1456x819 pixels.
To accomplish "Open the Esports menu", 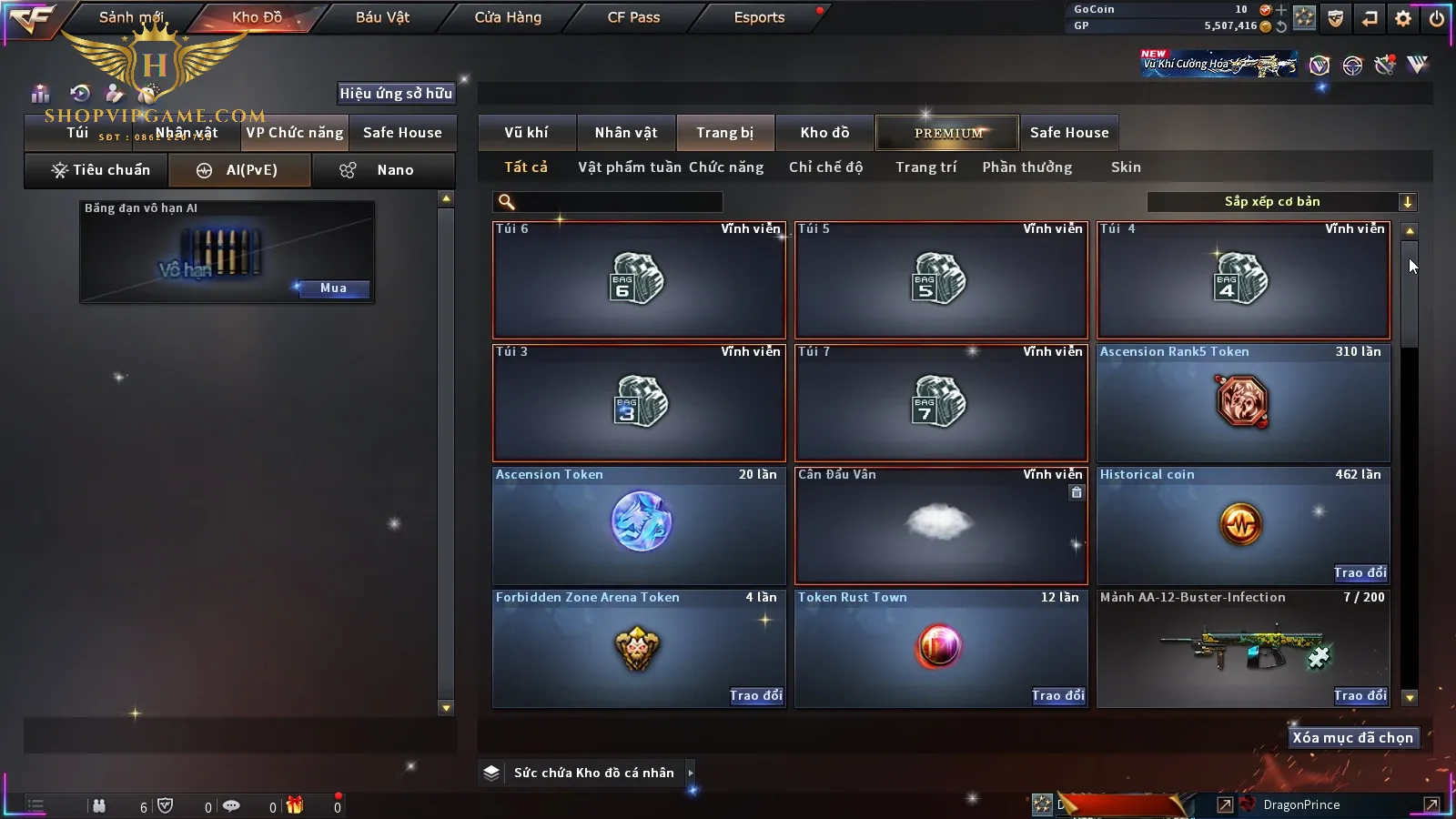I will pos(759,17).
